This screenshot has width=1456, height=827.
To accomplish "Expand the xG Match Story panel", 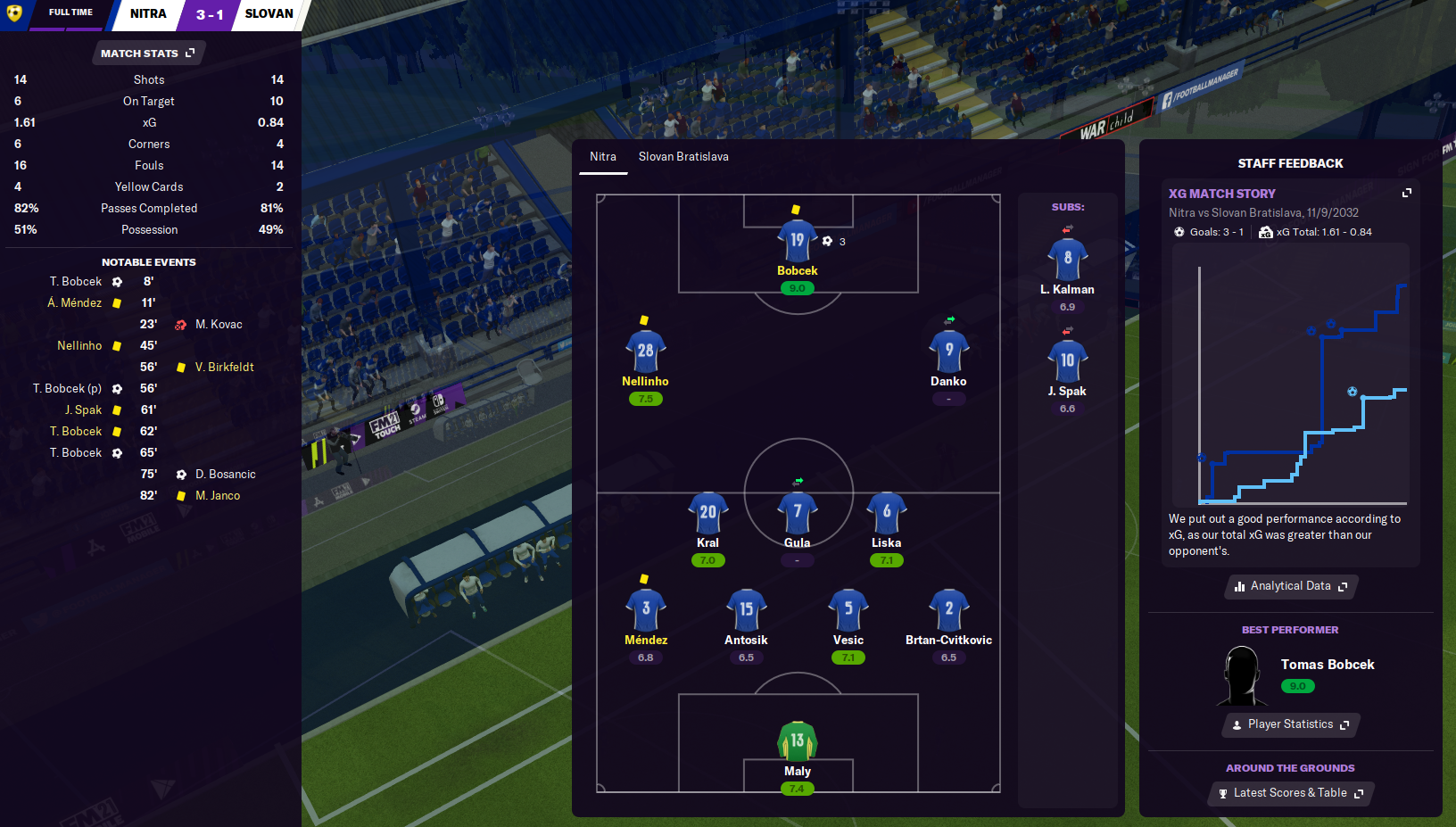I will (x=1407, y=193).
